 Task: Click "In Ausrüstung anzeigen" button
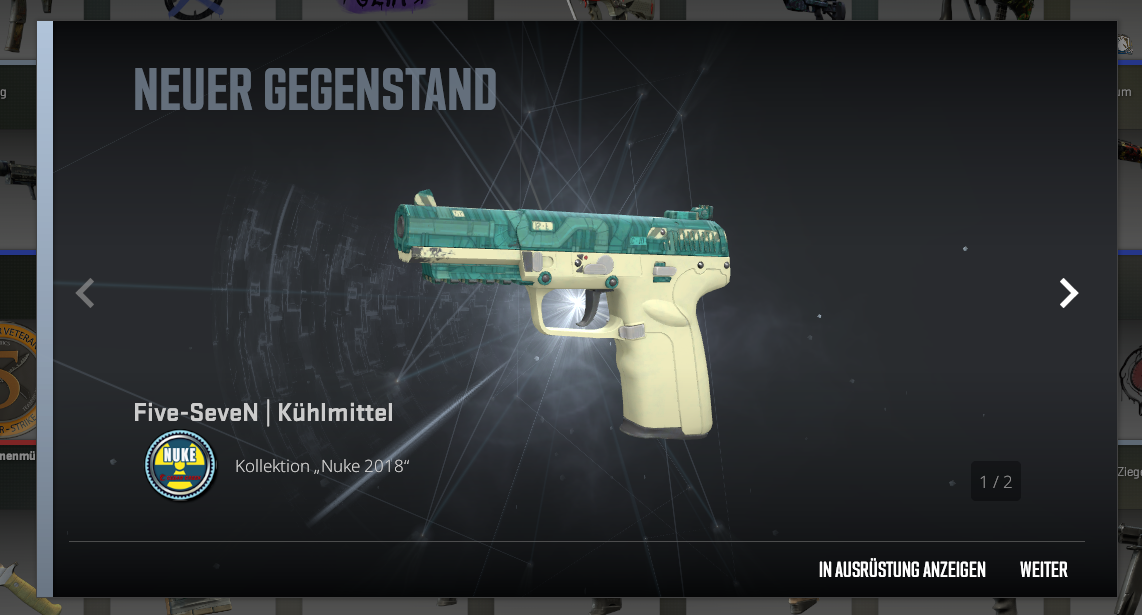pyautogui.click(x=901, y=570)
